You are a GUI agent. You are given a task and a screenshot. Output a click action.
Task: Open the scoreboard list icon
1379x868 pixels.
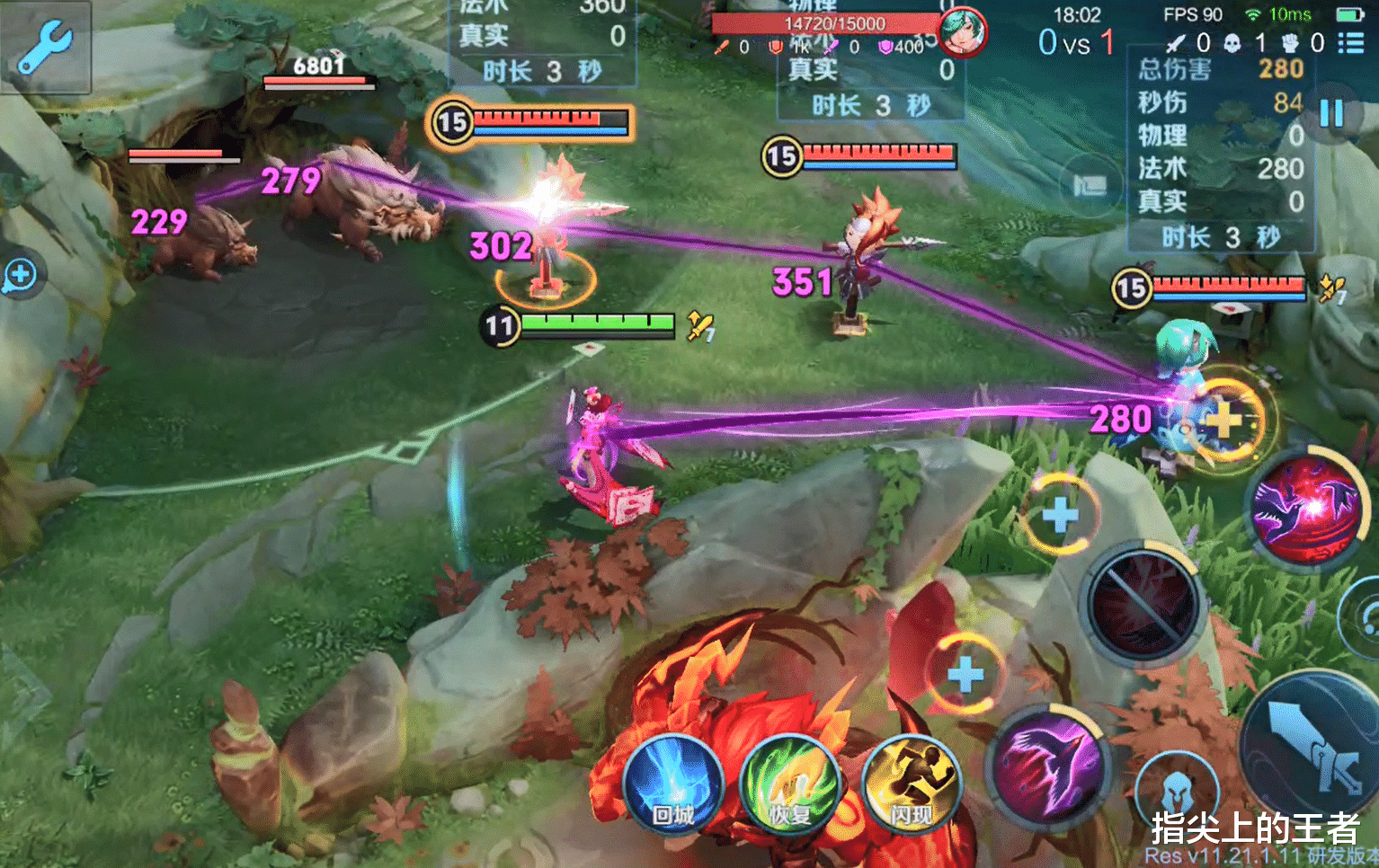coord(1350,42)
